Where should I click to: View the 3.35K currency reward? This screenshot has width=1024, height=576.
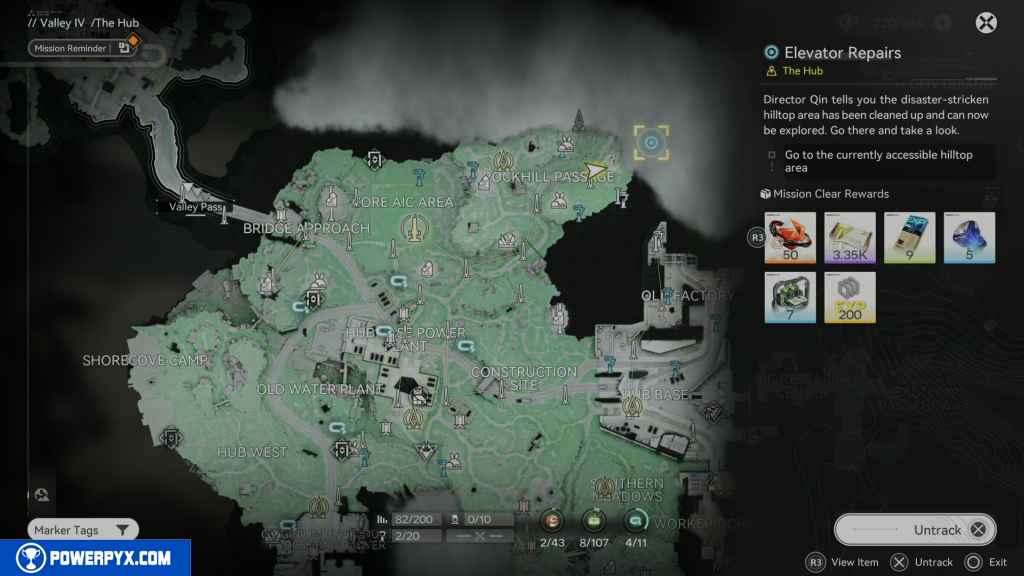[850, 237]
